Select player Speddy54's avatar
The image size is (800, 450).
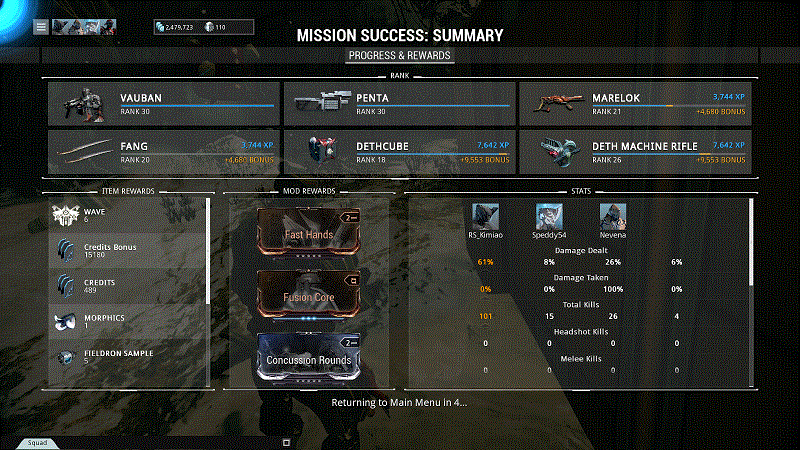coord(549,216)
